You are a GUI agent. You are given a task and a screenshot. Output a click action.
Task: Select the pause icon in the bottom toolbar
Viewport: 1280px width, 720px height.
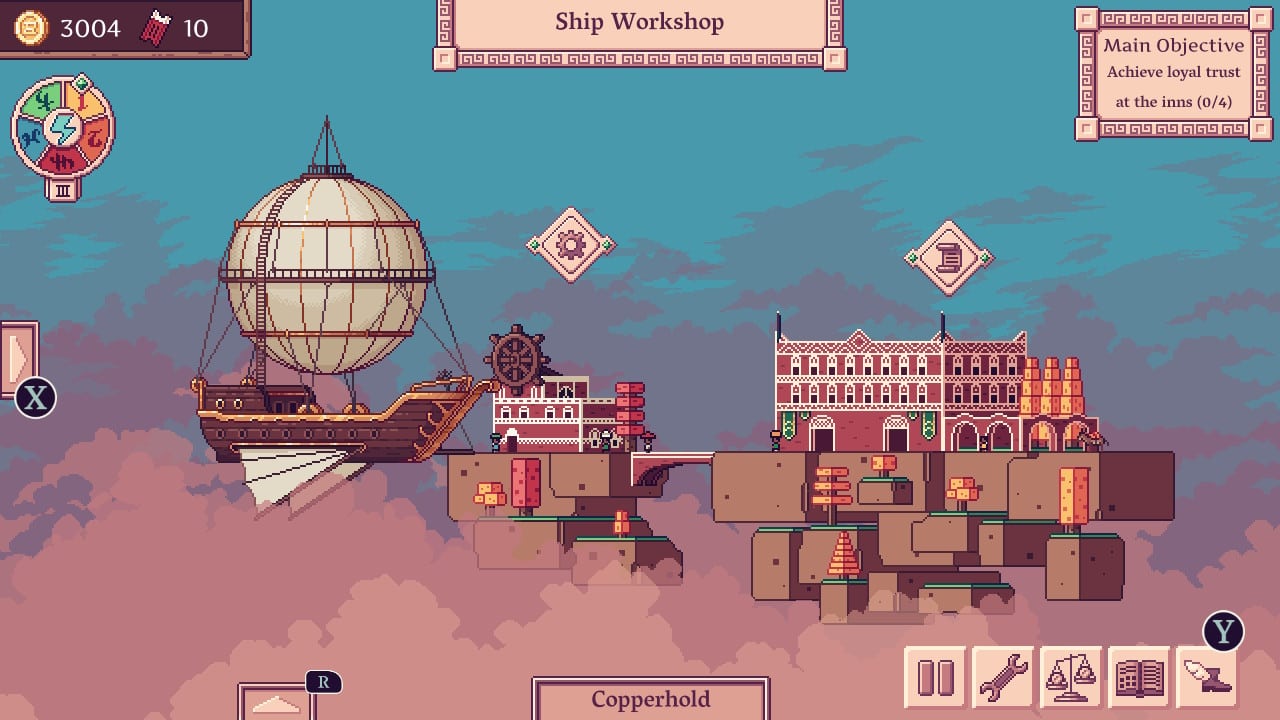pyautogui.click(x=935, y=675)
